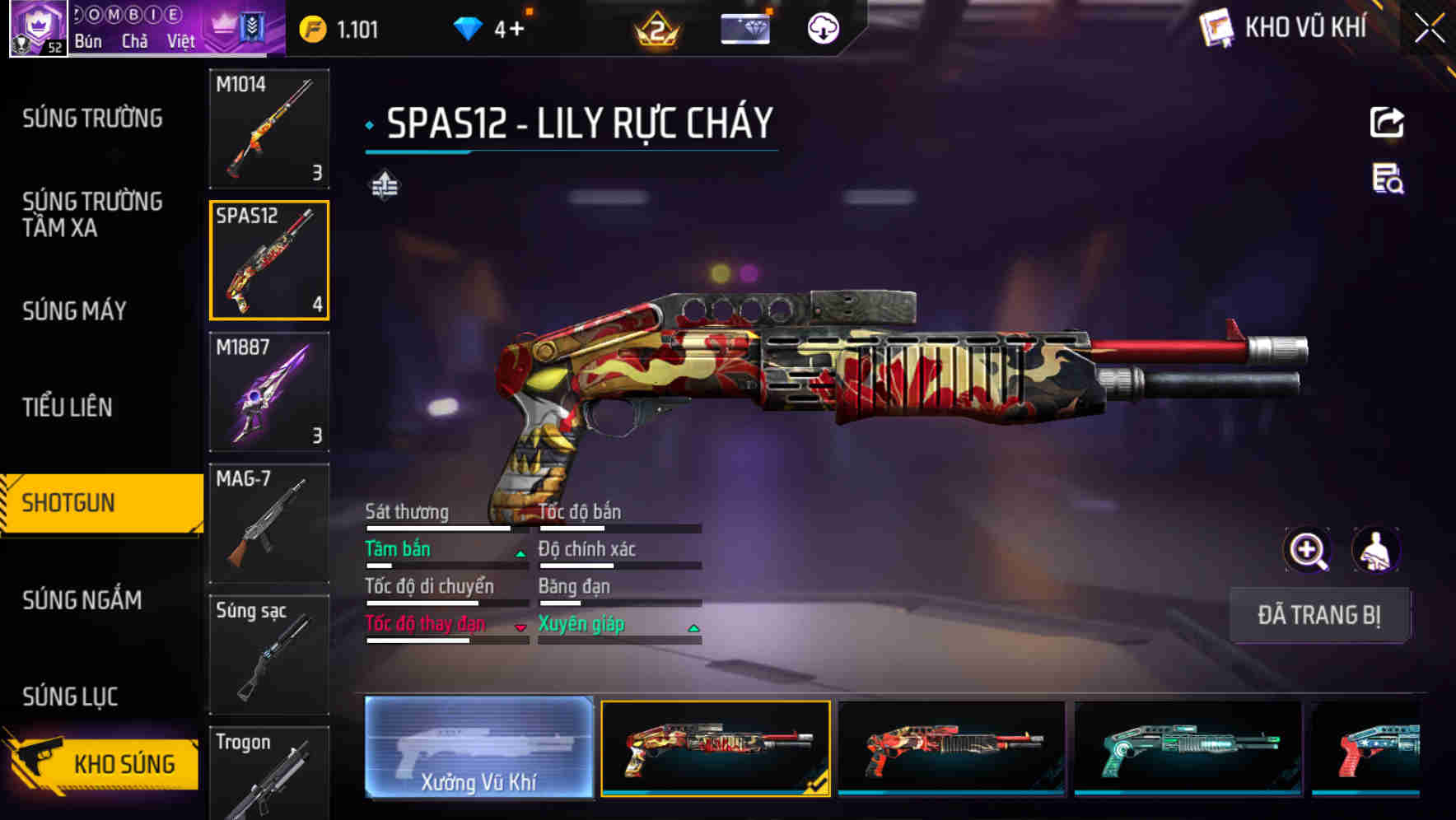Share the weapon skin
The image size is (1456, 820).
1387,123
